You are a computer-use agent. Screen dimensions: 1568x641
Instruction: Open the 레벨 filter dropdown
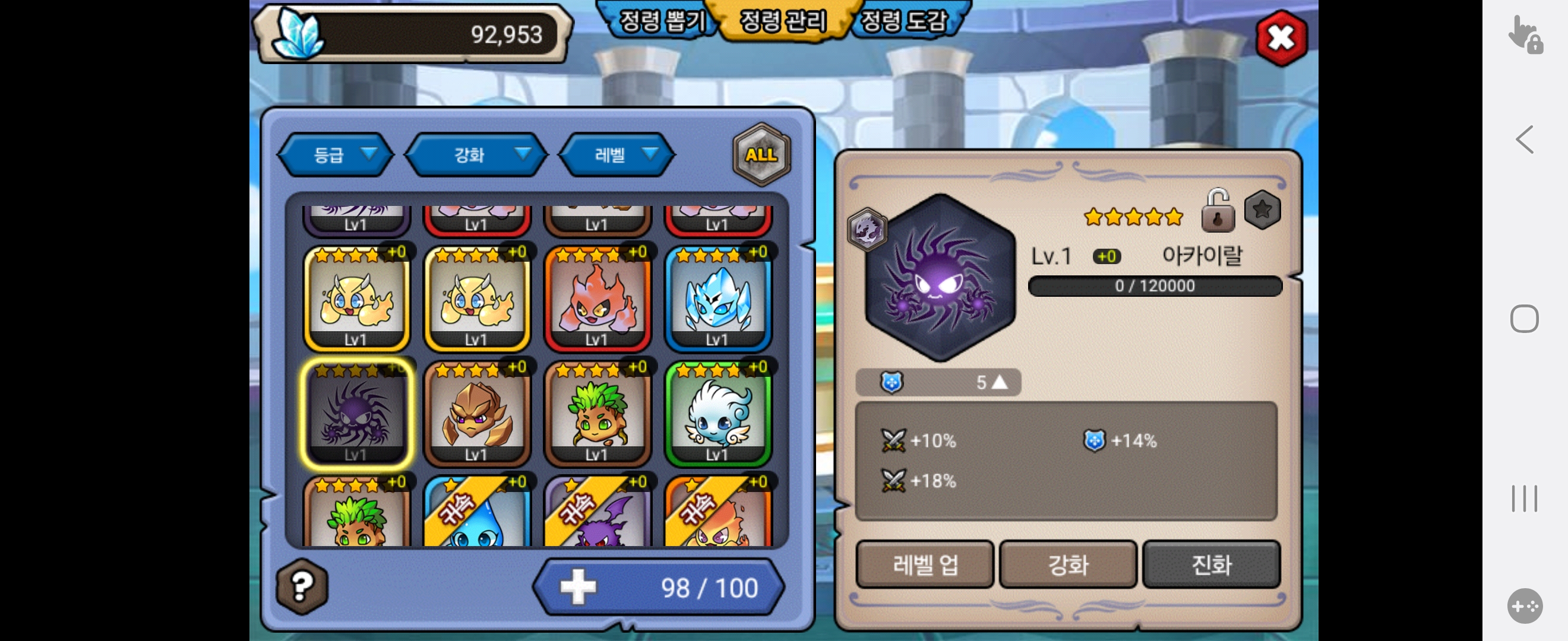[616, 155]
